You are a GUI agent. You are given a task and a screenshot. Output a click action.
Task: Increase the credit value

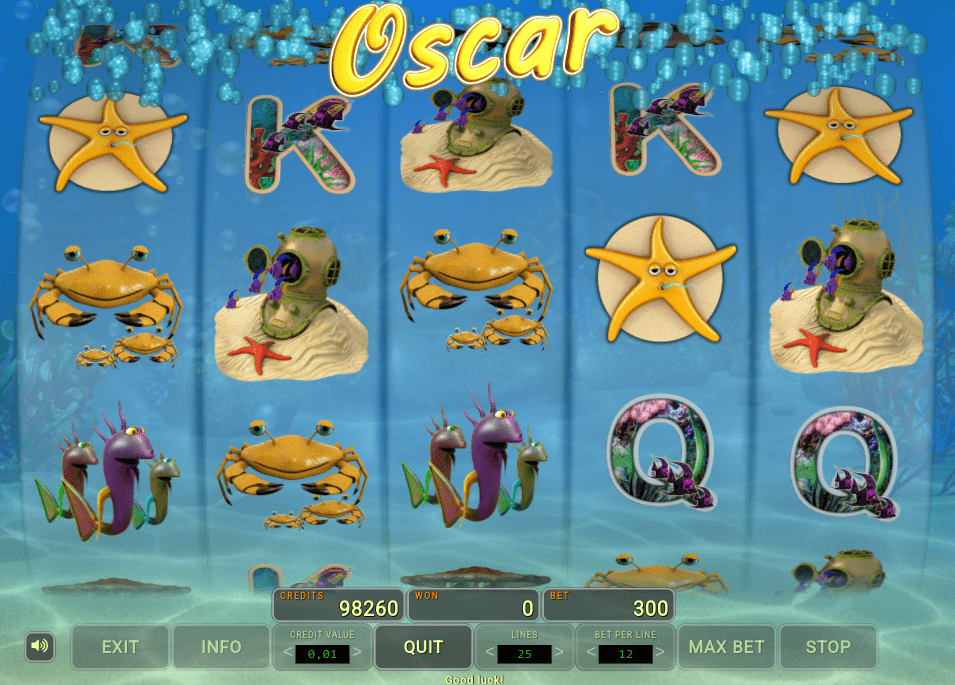(357, 654)
